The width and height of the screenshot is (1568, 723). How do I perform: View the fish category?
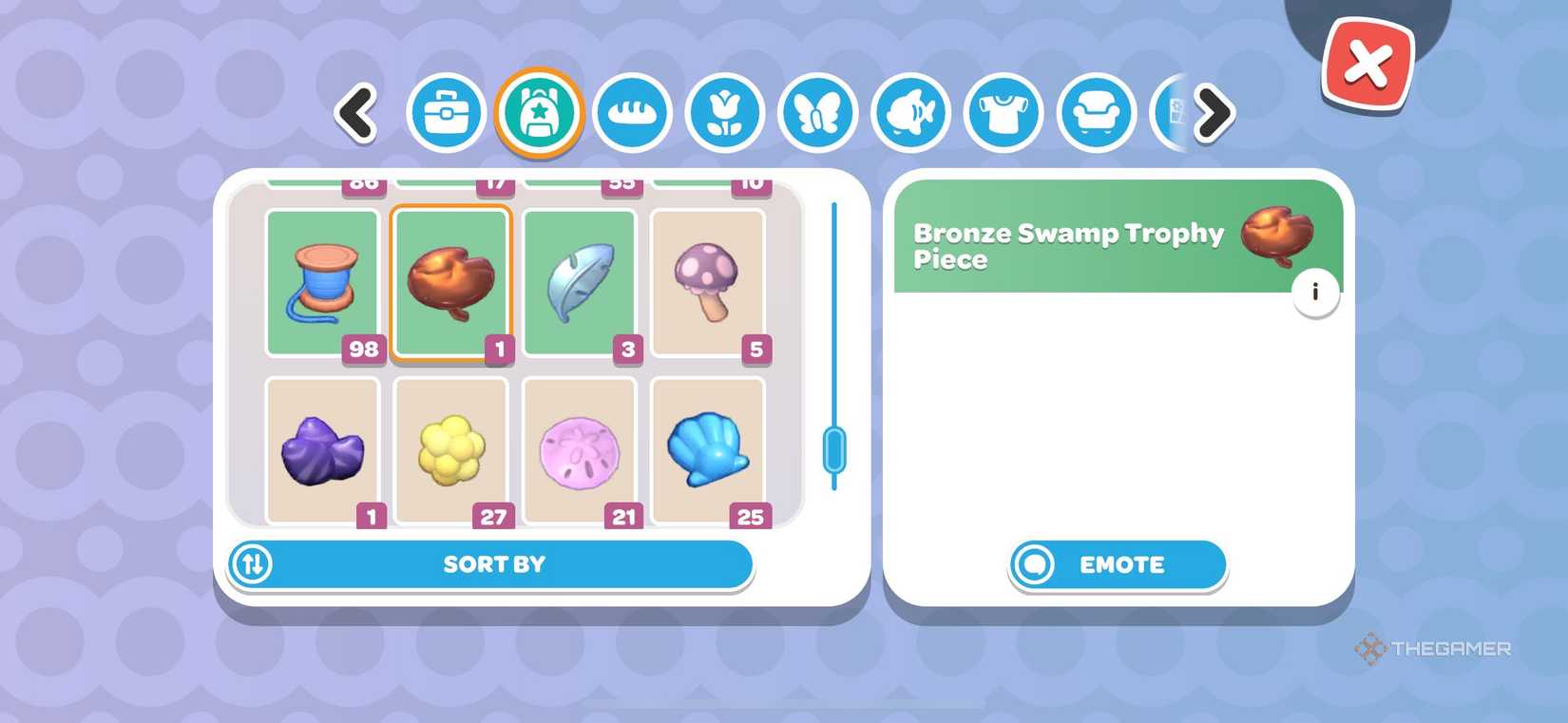pos(910,112)
